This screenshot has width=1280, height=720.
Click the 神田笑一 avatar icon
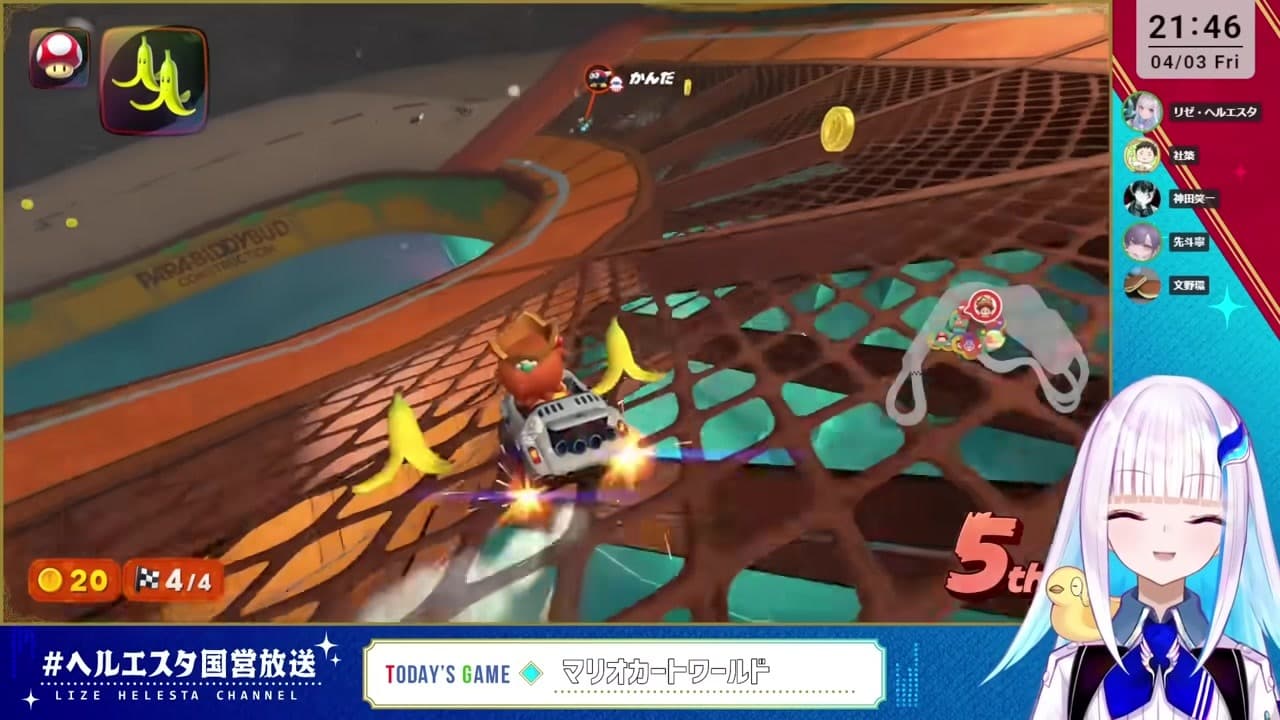pos(1140,199)
